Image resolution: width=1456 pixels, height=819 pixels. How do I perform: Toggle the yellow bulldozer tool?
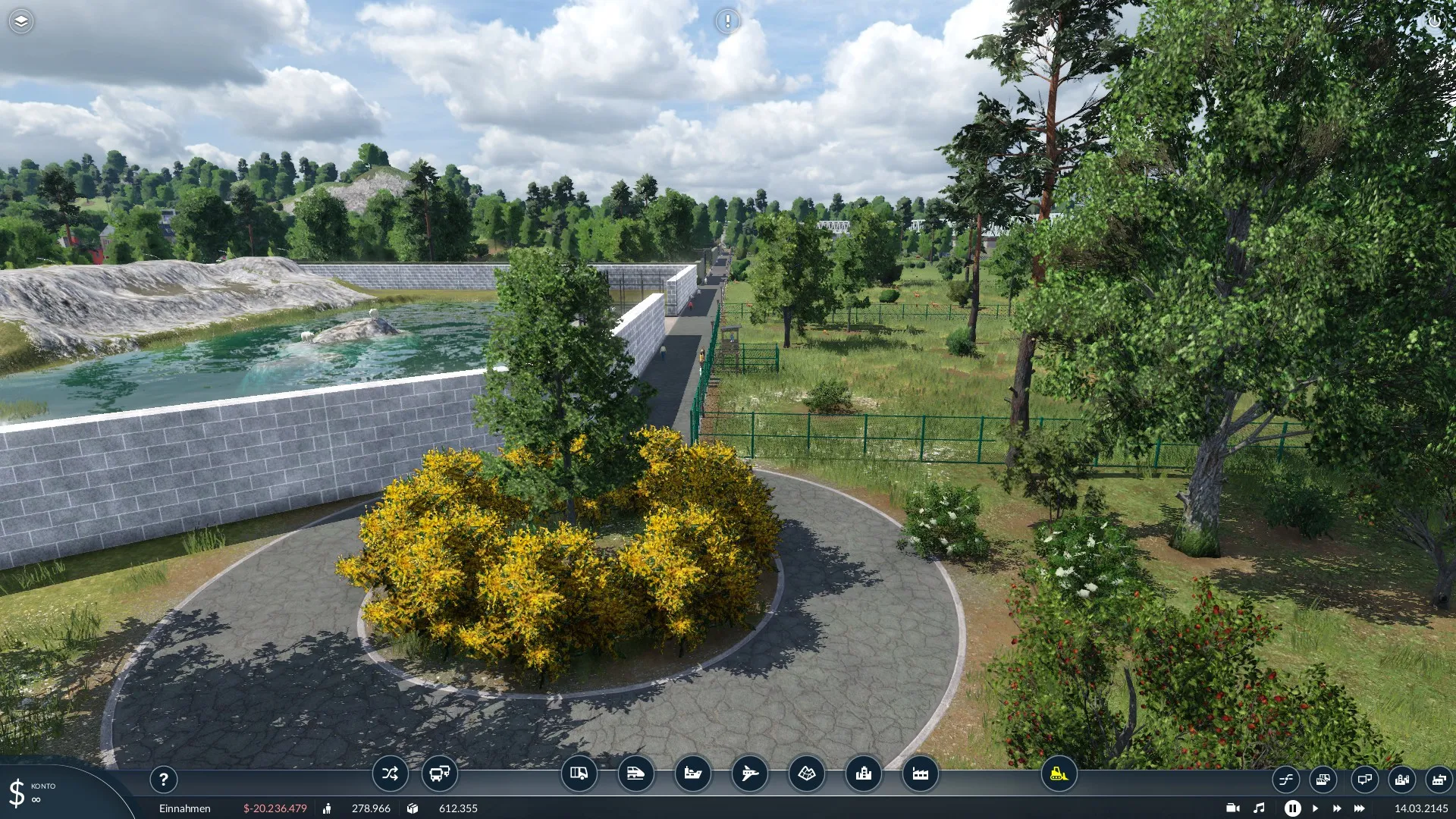coord(1059,773)
